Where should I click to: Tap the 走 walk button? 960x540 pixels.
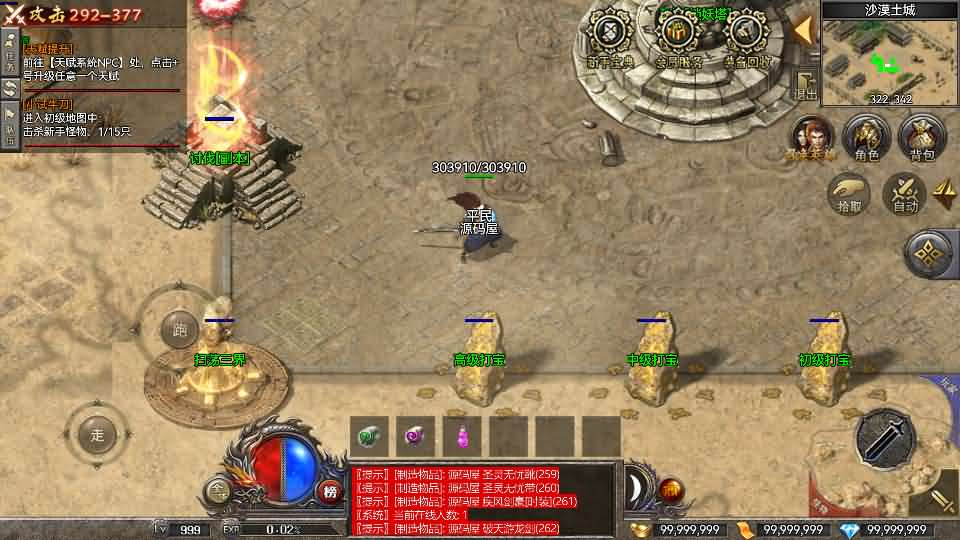pyautogui.click(x=97, y=435)
